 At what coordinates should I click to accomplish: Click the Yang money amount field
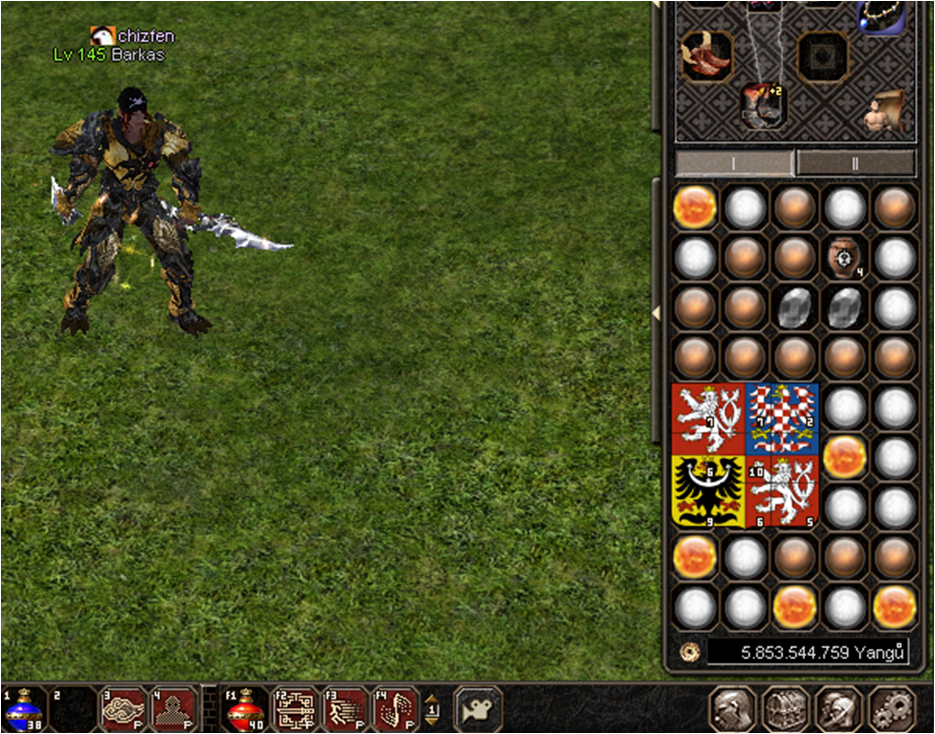(x=807, y=652)
